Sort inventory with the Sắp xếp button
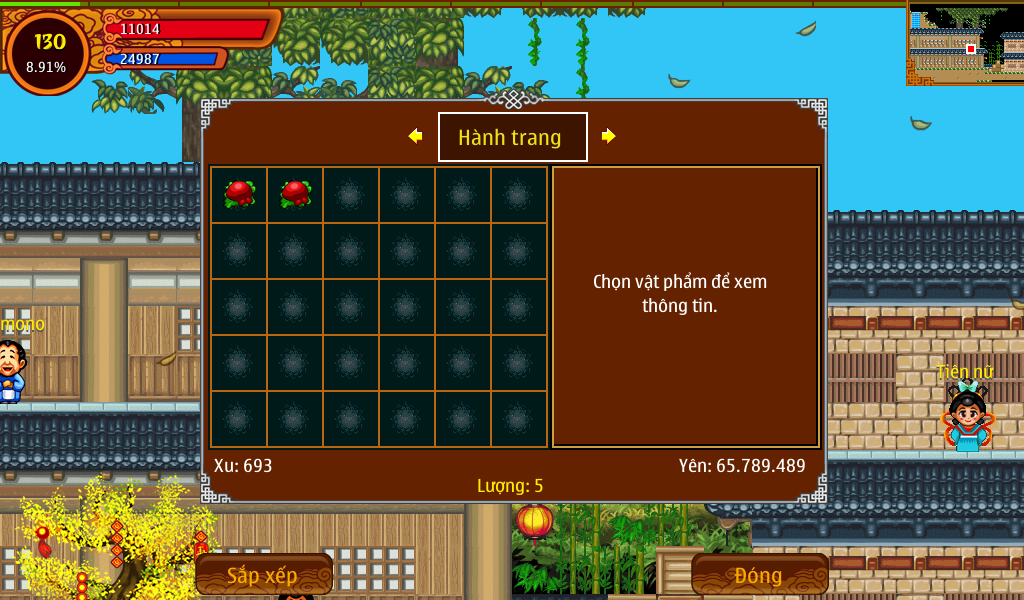The image size is (1024, 600). (x=263, y=574)
